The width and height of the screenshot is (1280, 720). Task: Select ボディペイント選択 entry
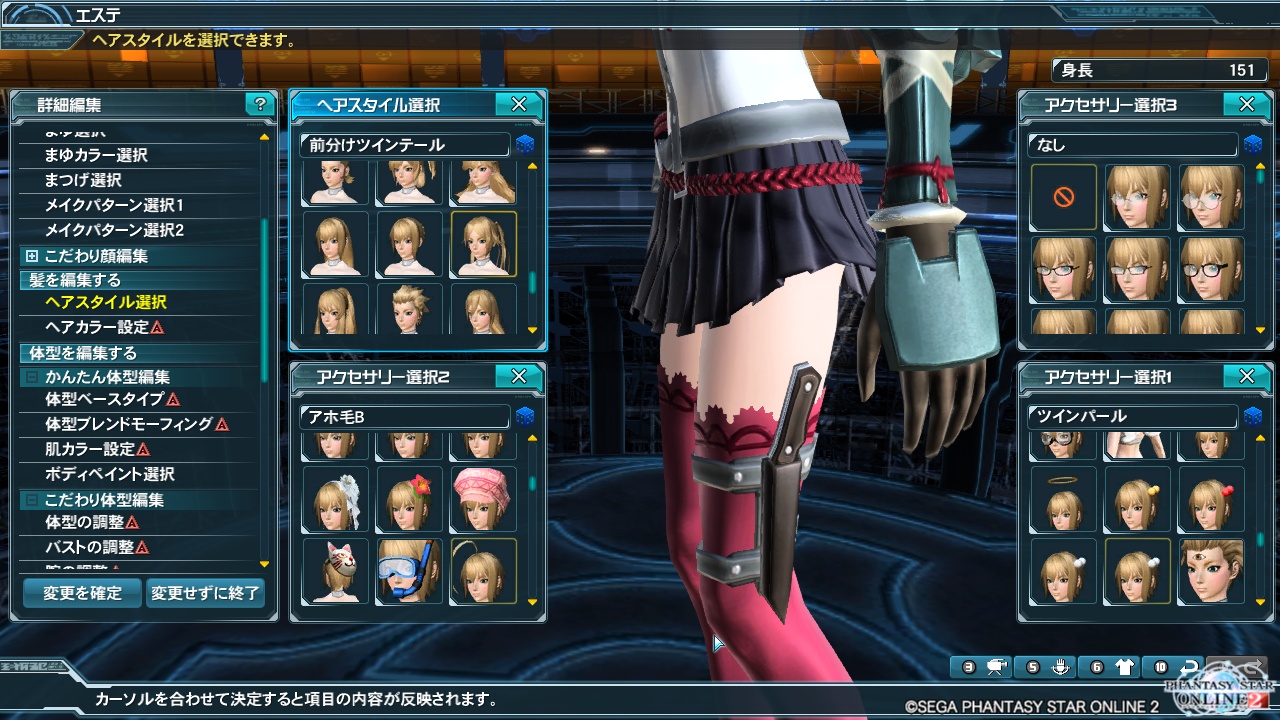[110, 474]
